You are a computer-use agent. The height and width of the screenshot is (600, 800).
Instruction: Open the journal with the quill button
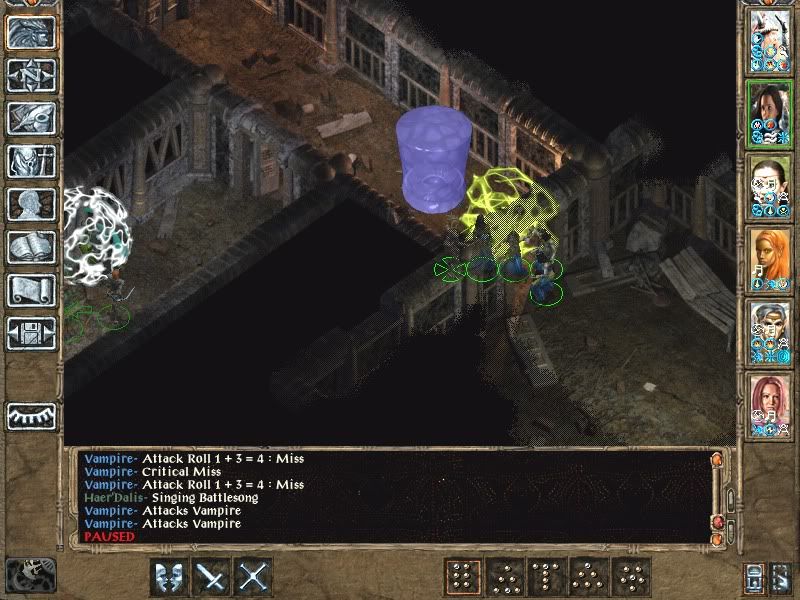pyautogui.click(x=31, y=118)
